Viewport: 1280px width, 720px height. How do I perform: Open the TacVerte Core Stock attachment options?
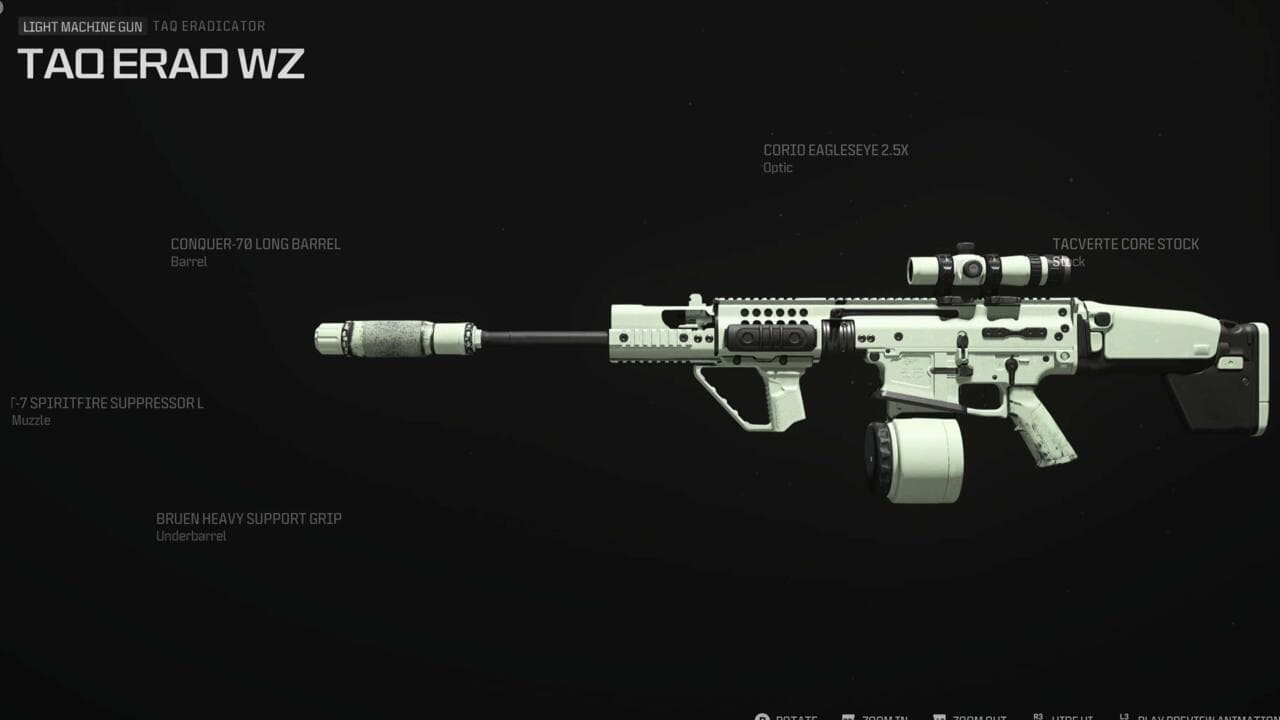click(1124, 243)
